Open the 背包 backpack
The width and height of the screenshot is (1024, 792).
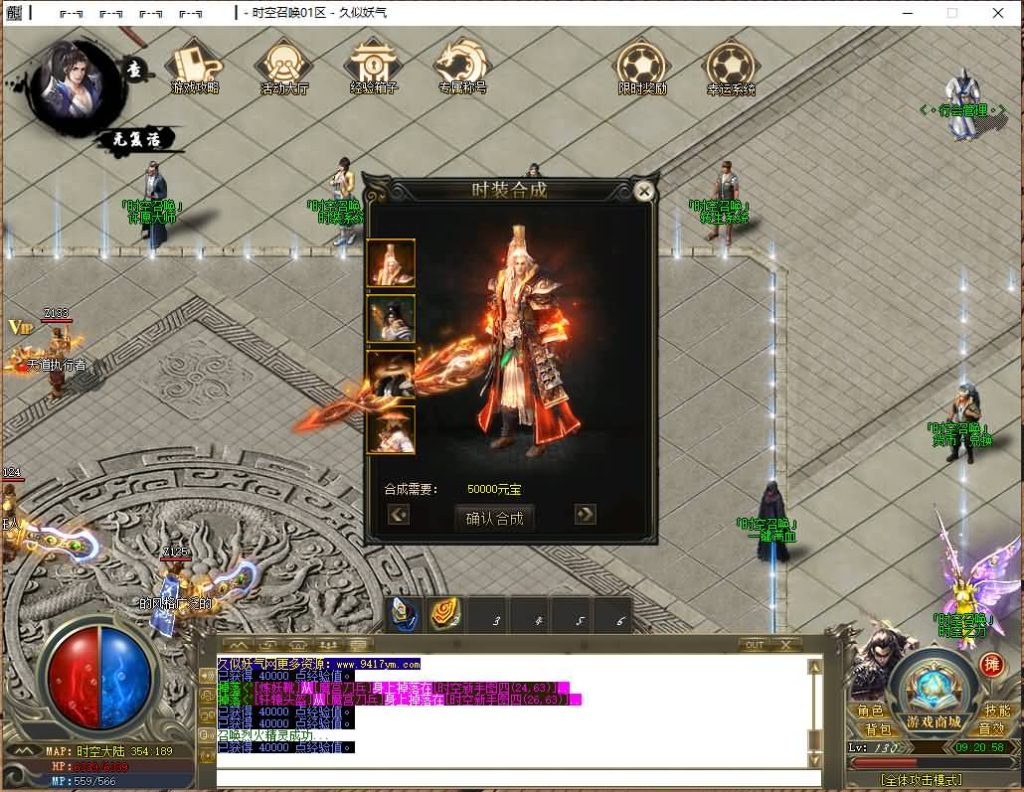[x=879, y=729]
